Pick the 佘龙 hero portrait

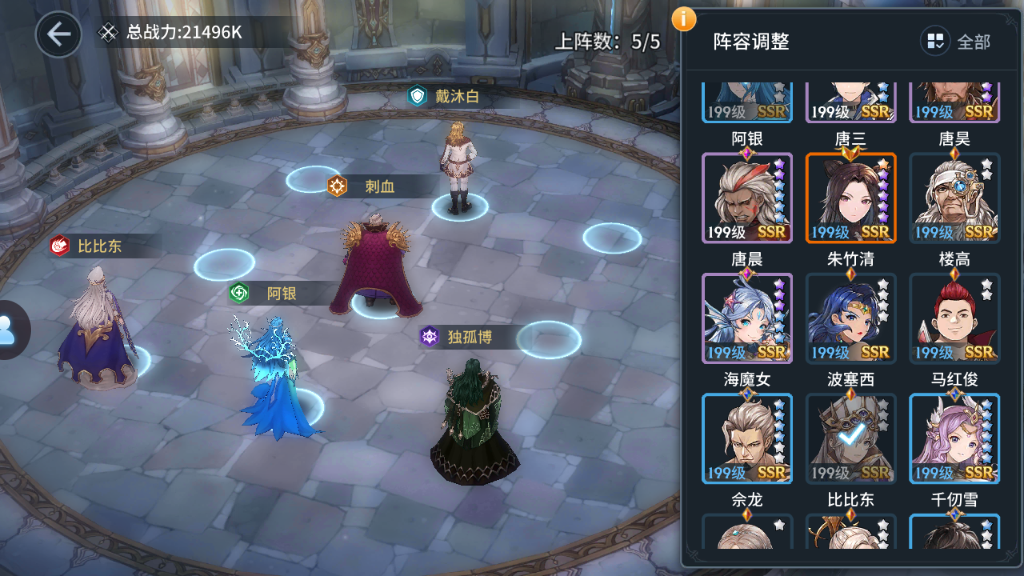(747, 532)
